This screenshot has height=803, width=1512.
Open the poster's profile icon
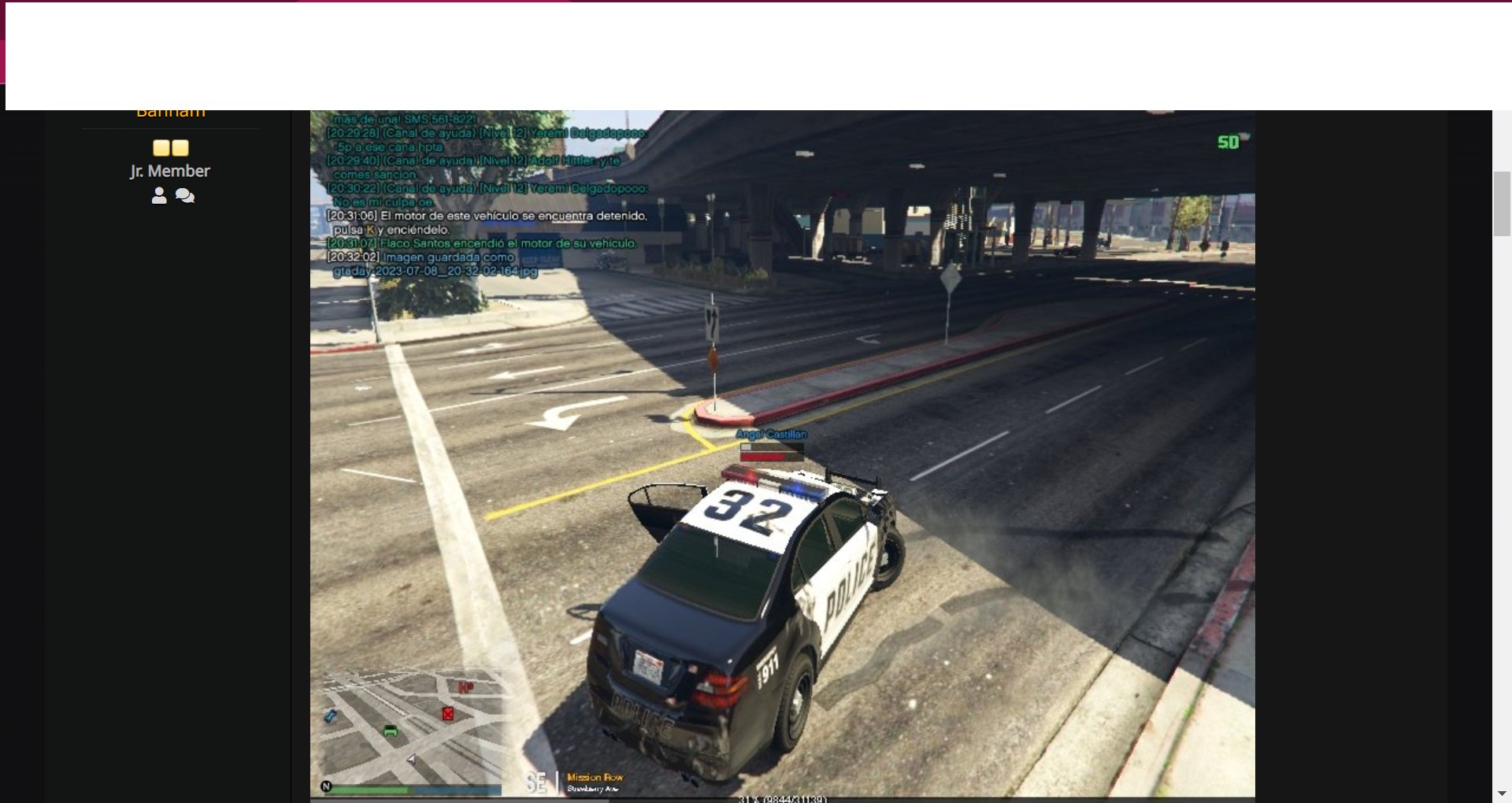(159, 196)
